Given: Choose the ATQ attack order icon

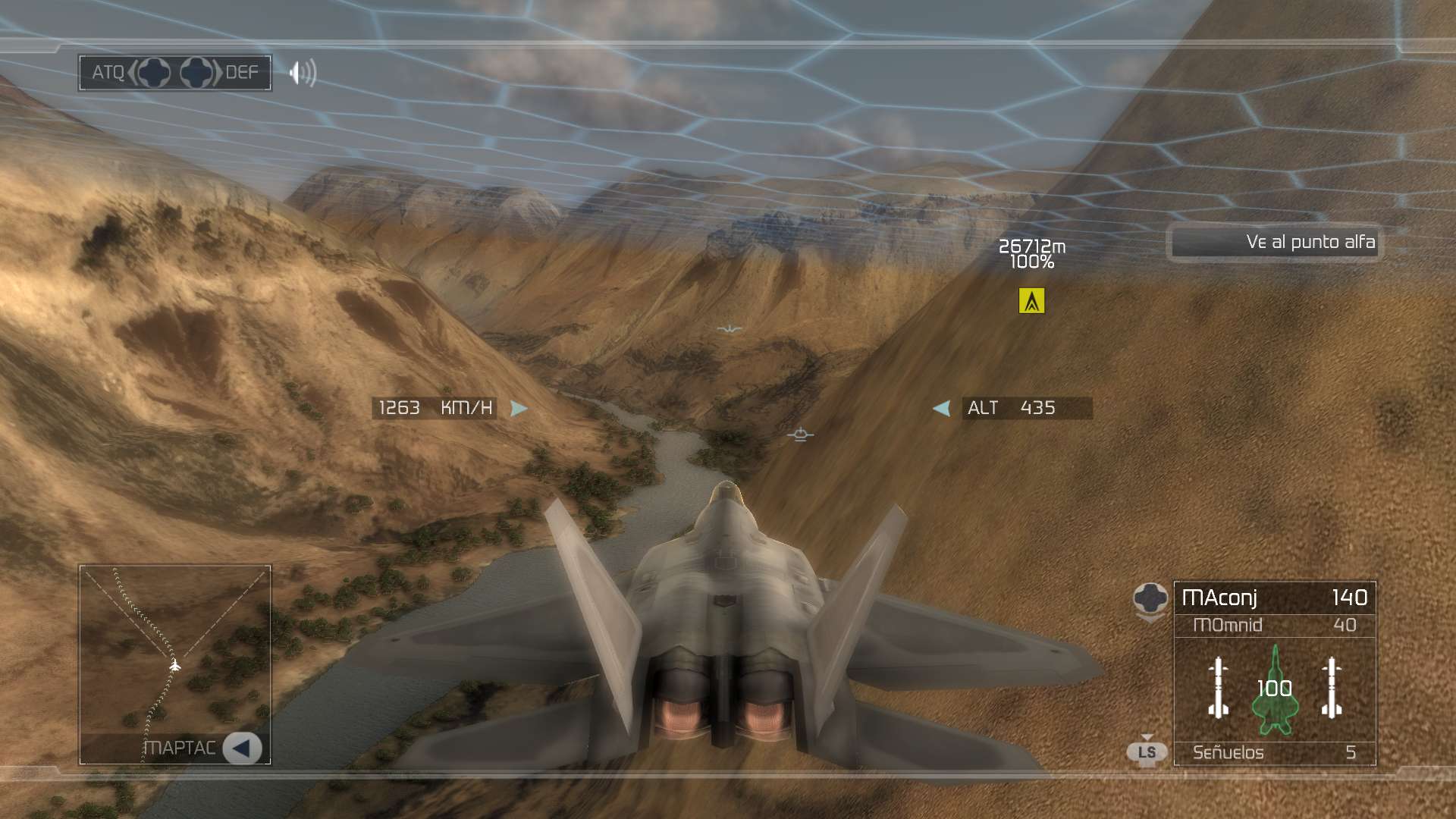Looking at the screenshot, I should point(154,73).
